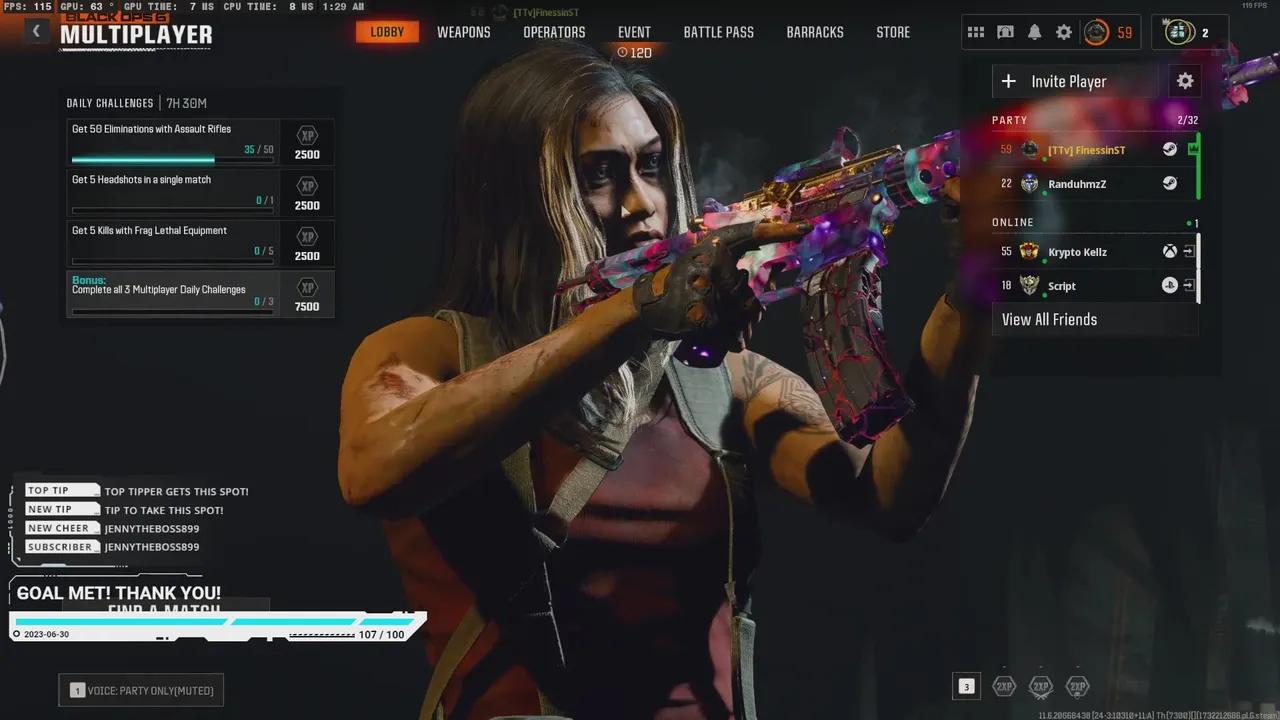Open the notifications bell
Image resolution: width=1280 pixels, height=720 pixels.
(x=1034, y=31)
